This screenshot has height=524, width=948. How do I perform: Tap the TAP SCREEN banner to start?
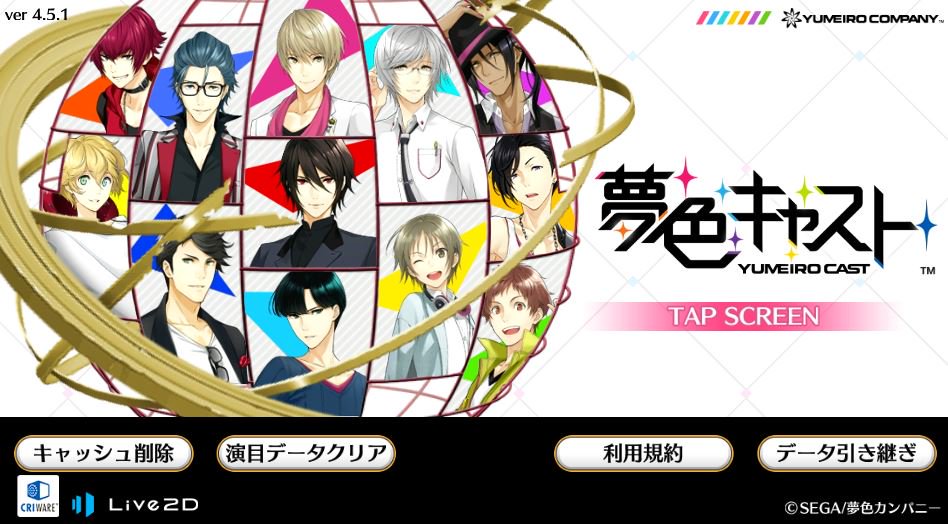(x=743, y=316)
